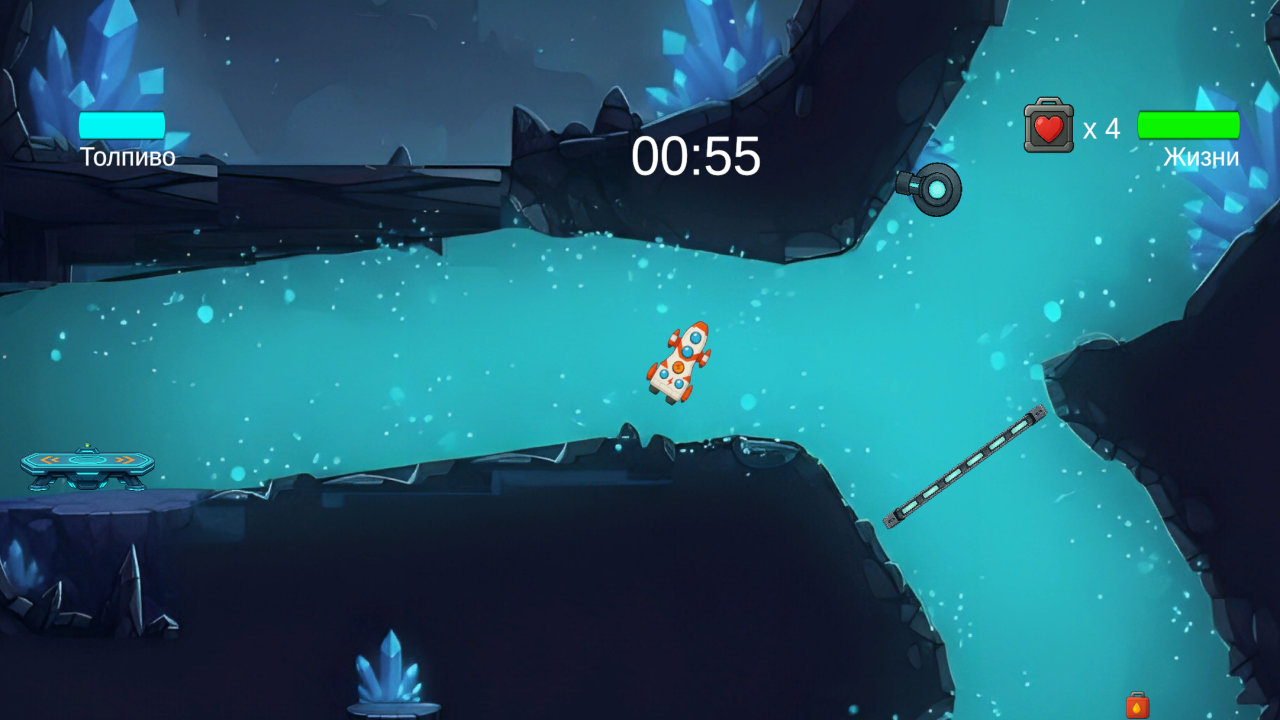Click the spiked beam obstacle
This screenshot has width=1280, height=720.
tap(965, 467)
